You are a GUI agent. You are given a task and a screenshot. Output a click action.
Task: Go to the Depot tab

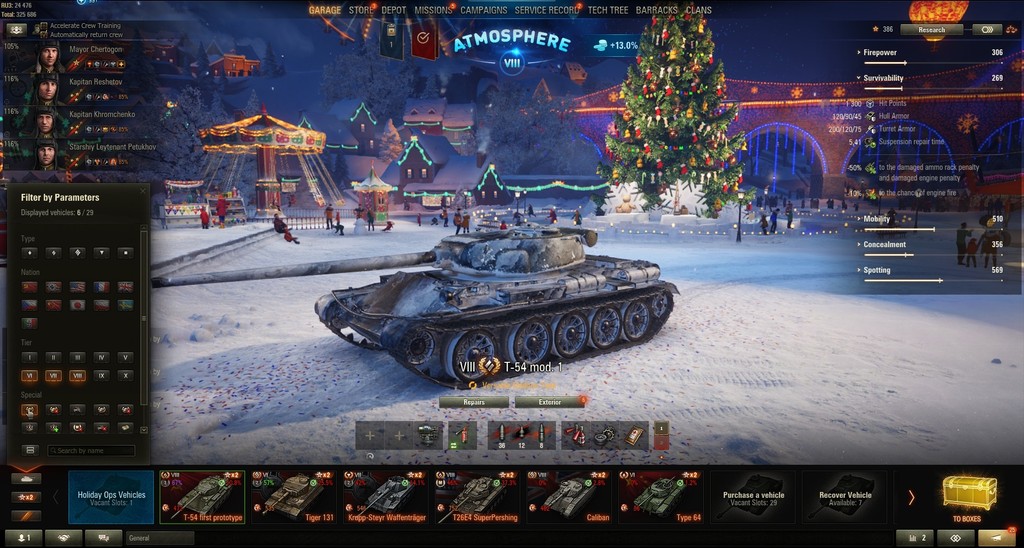[x=394, y=10]
